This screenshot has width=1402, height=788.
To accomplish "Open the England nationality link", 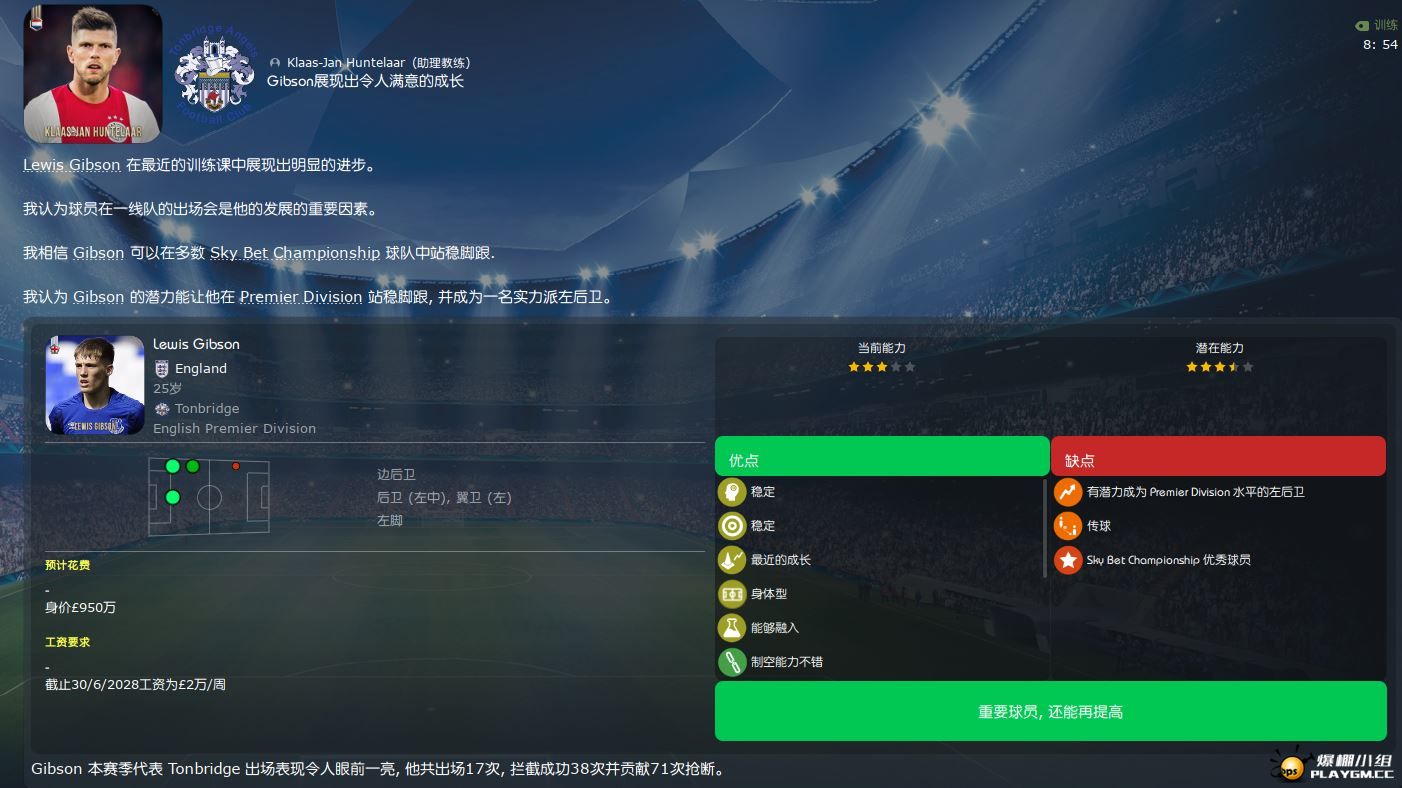I will (200, 368).
